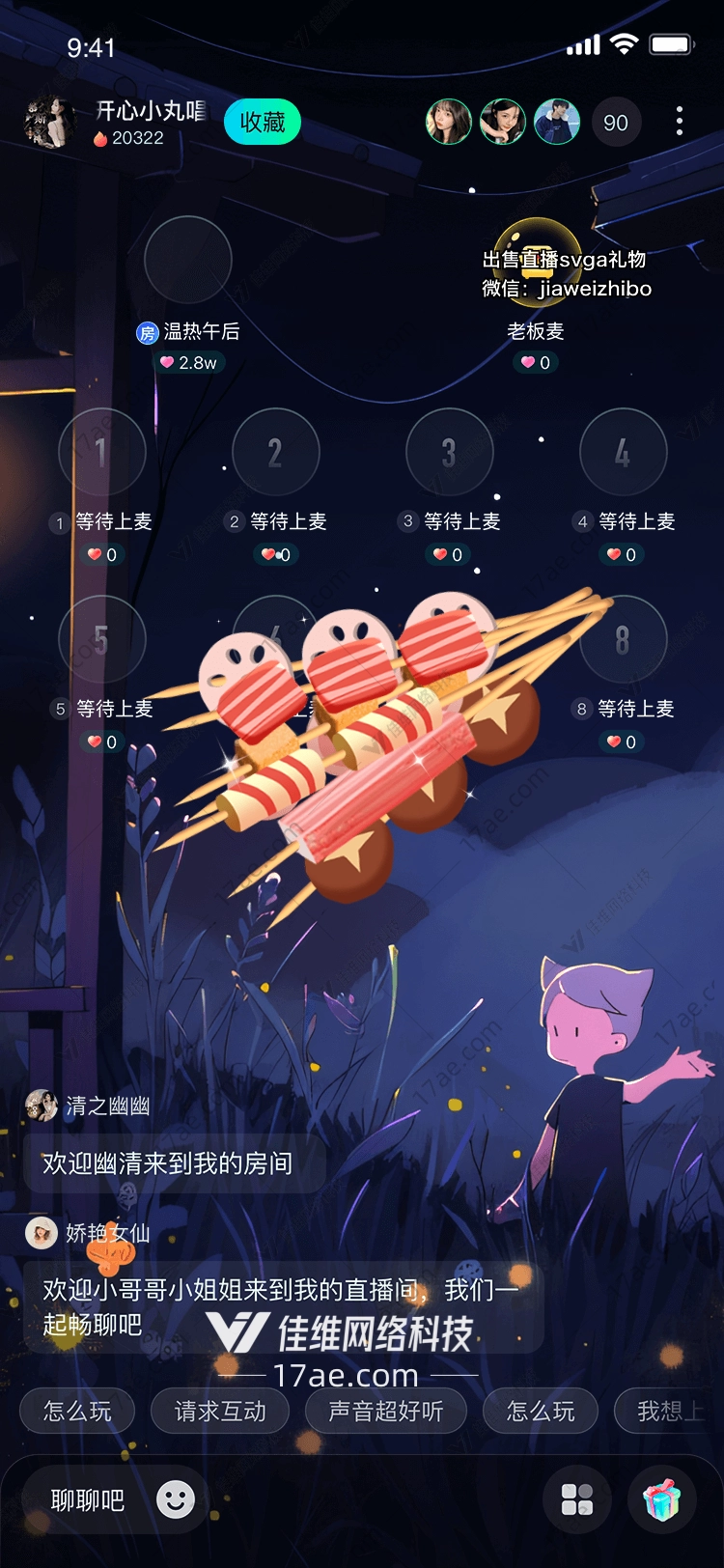
Task: Choose mic seat number 5
Action: click(x=102, y=639)
